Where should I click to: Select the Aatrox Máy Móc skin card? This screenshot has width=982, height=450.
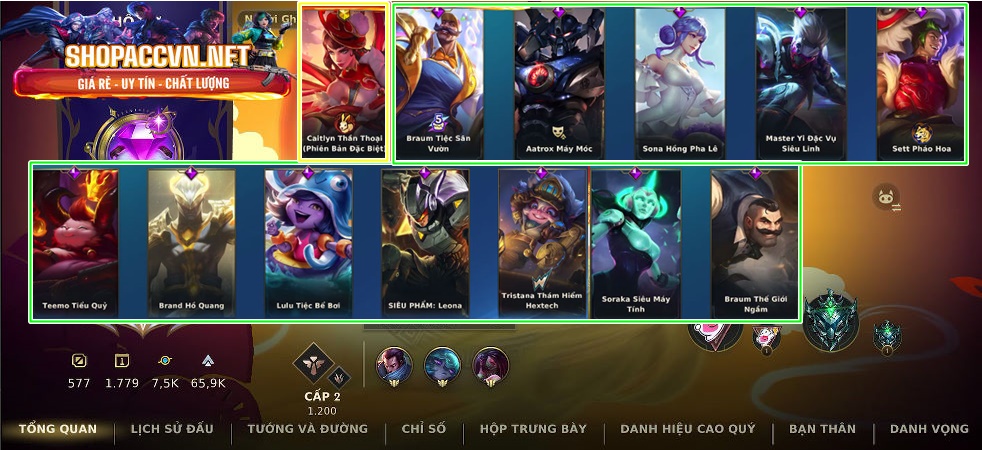coord(560,82)
